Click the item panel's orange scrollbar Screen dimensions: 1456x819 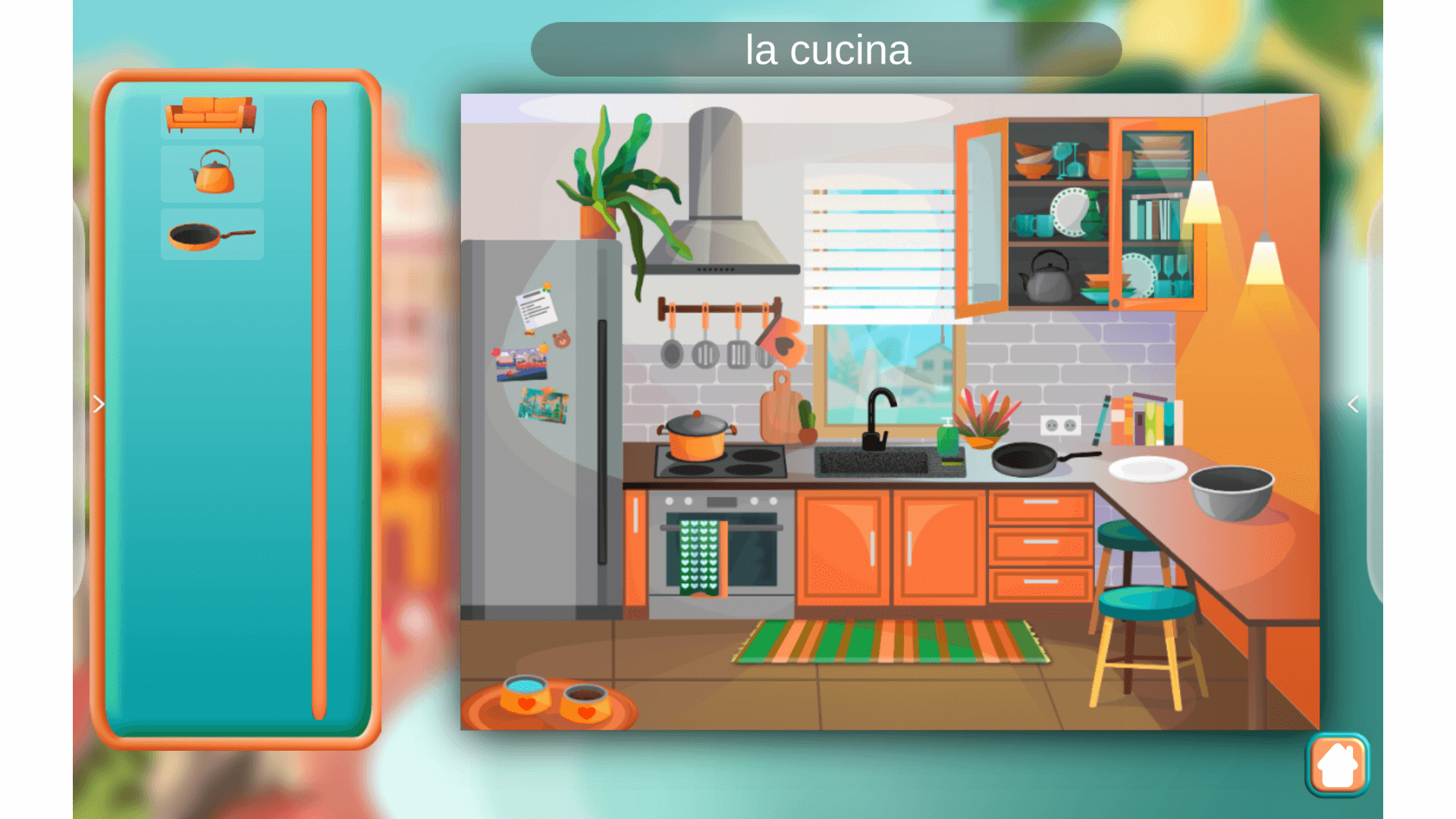click(x=319, y=409)
